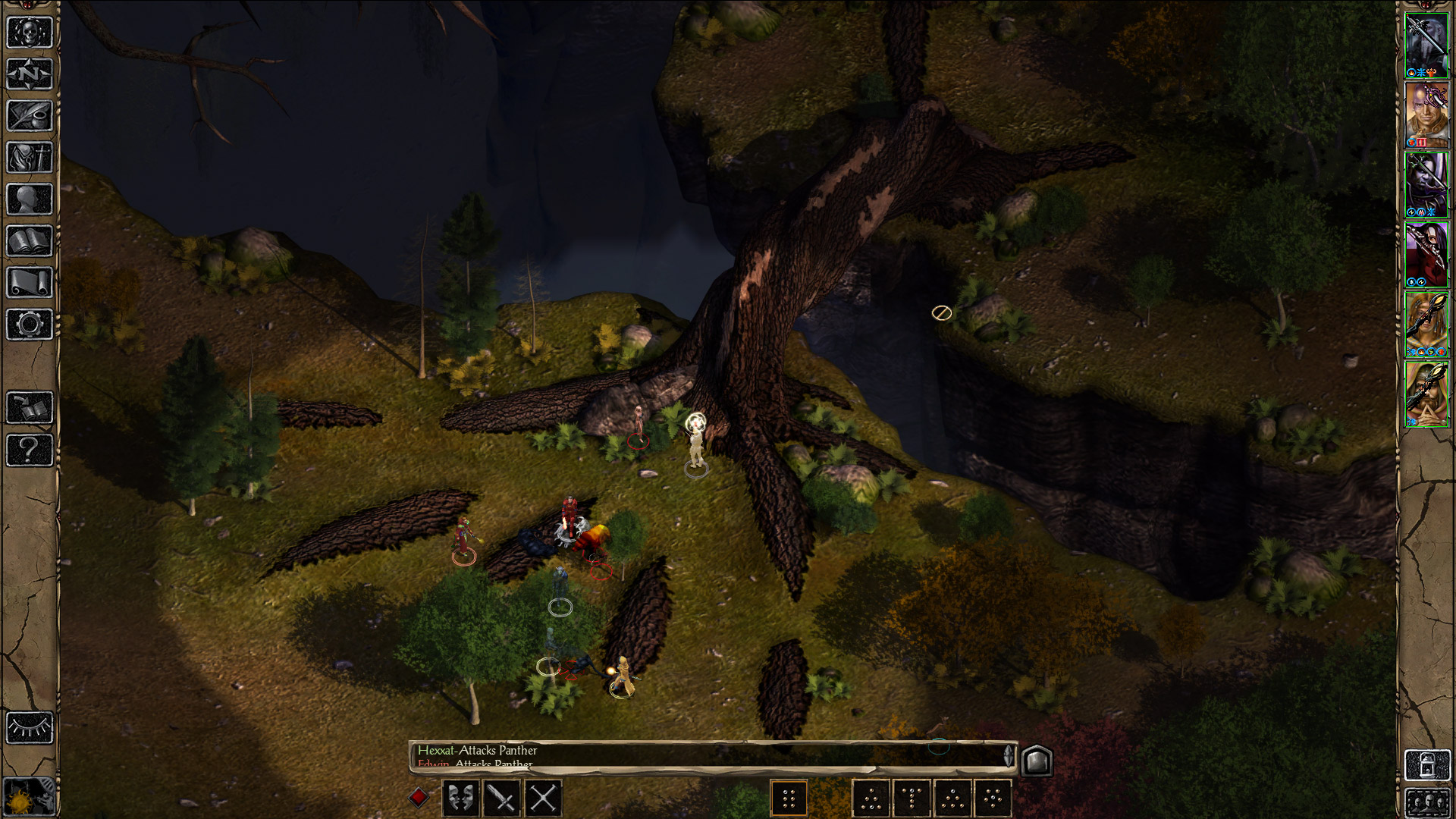Quick save using the book-arrow button
This screenshot has width=1456, height=819.
30,408
